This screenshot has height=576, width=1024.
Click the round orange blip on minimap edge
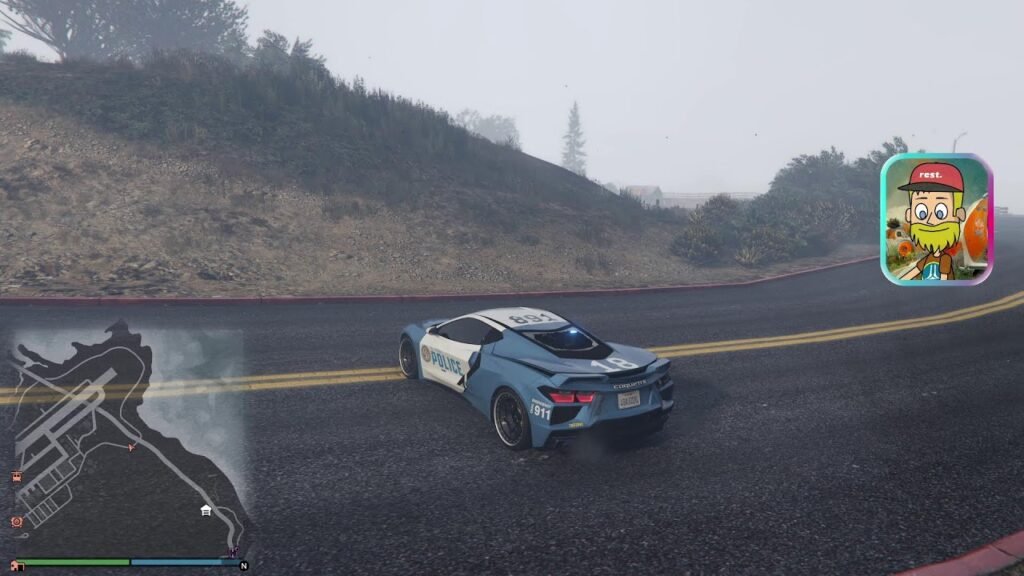[17, 521]
